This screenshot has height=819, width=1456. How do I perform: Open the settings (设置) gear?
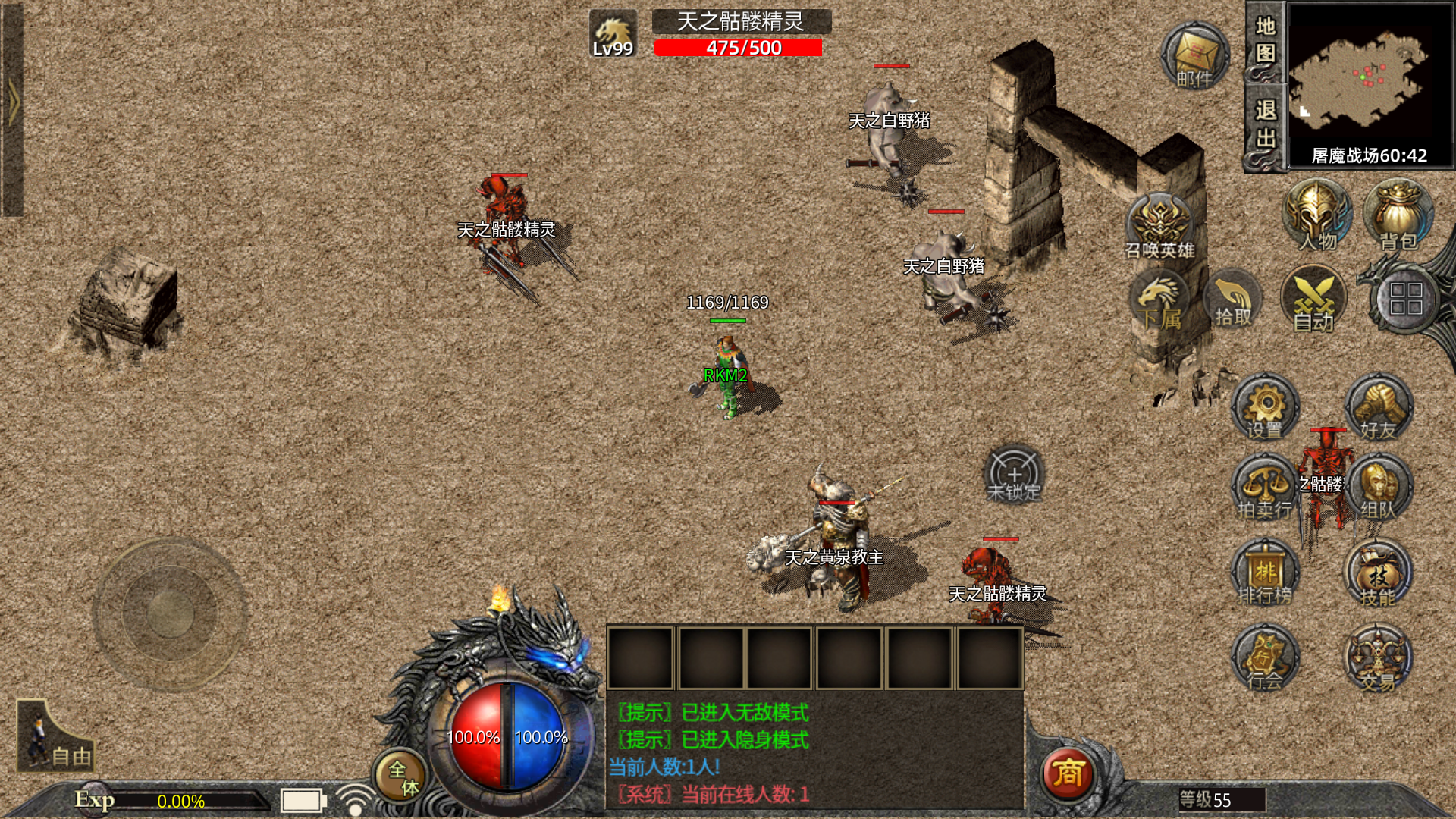1265,409
